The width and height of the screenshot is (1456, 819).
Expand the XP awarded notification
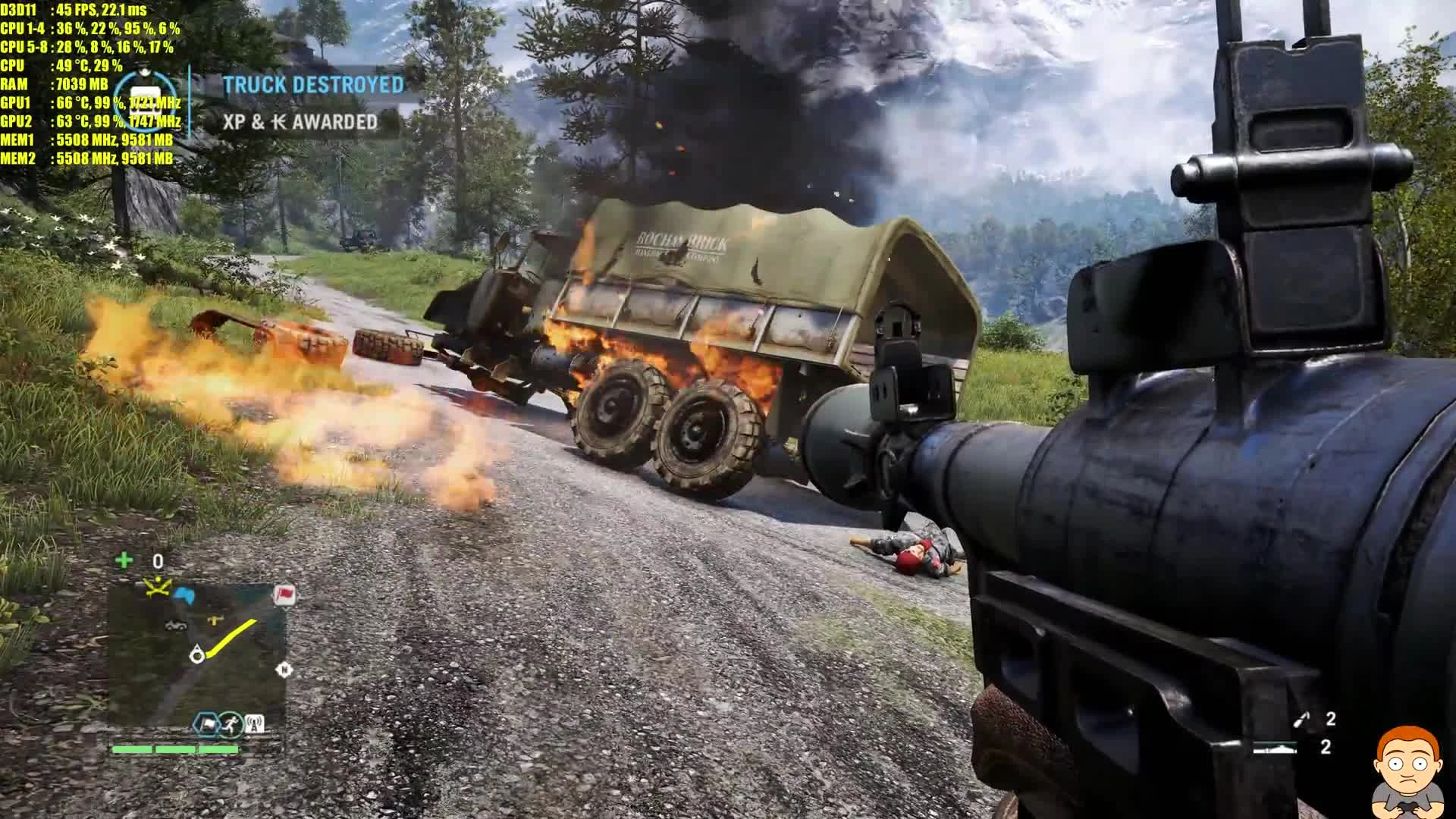[x=300, y=121]
